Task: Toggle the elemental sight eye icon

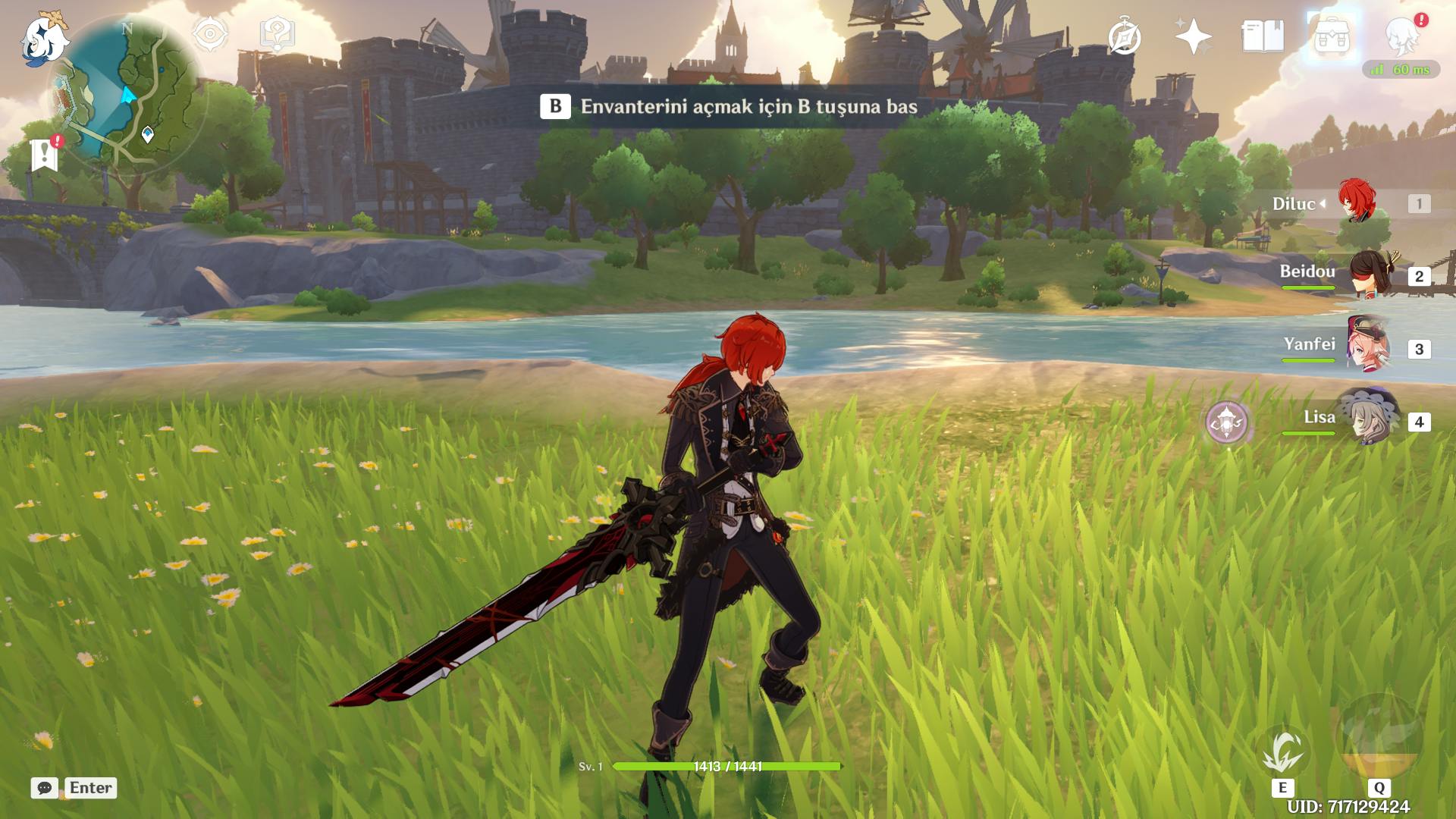Action: pos(210,34)
